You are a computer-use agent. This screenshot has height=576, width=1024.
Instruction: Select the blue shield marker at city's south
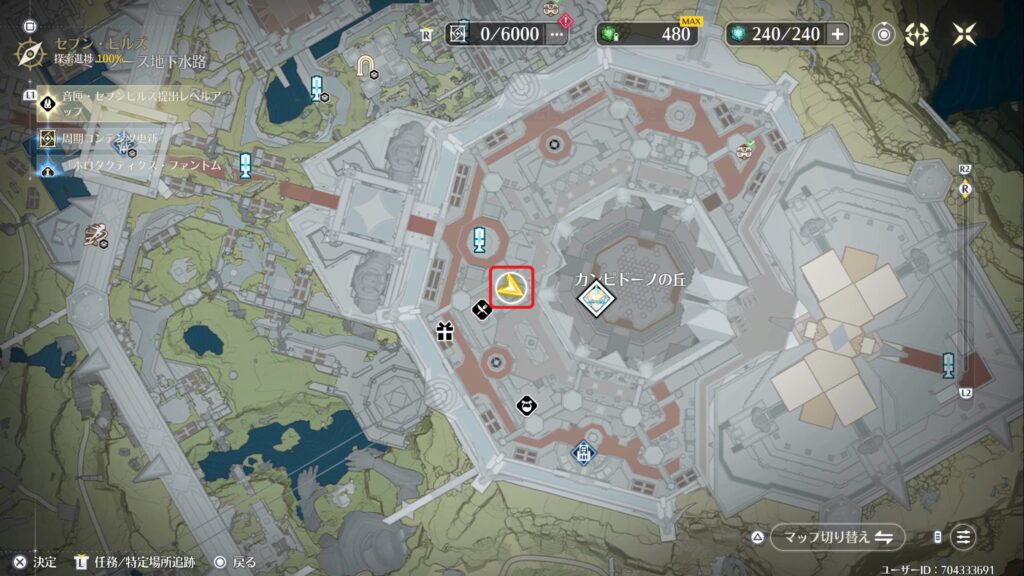(x=583, y=454)
